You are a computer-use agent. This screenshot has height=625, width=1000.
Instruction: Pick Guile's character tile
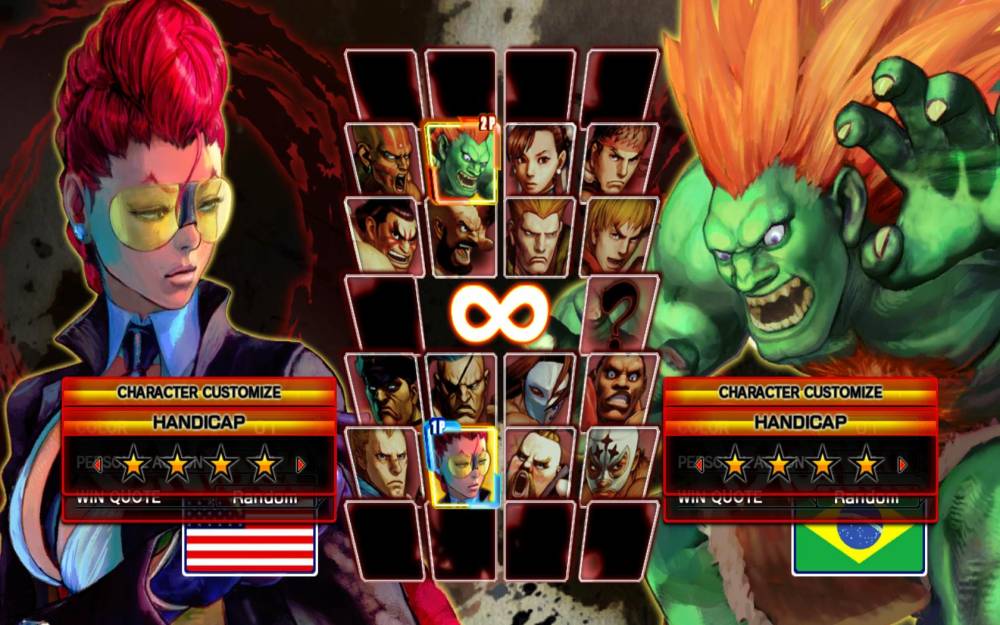coord(540,237)
